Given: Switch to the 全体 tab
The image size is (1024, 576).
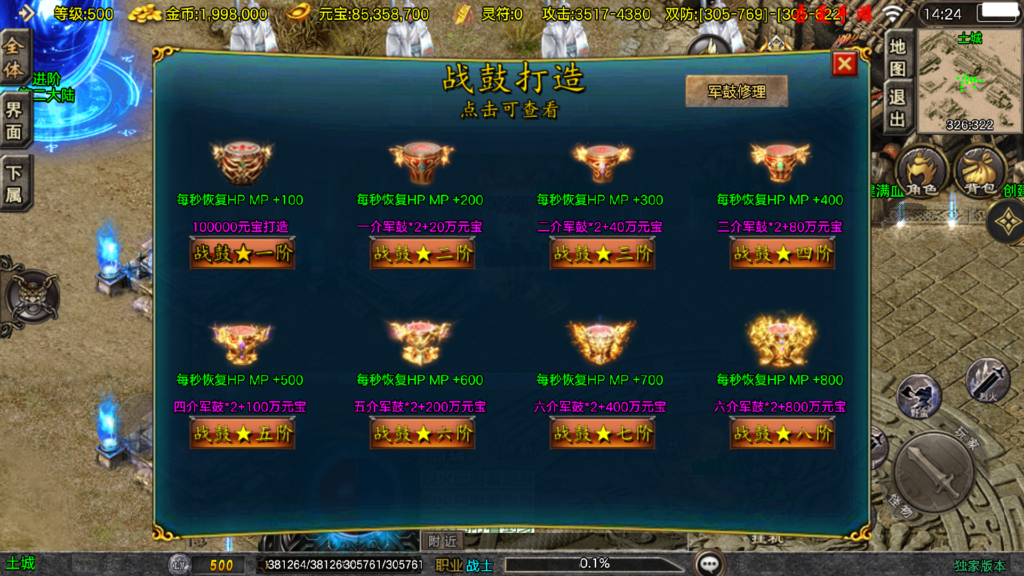Looking at the screenshot, I should click(x=14, y=58).
